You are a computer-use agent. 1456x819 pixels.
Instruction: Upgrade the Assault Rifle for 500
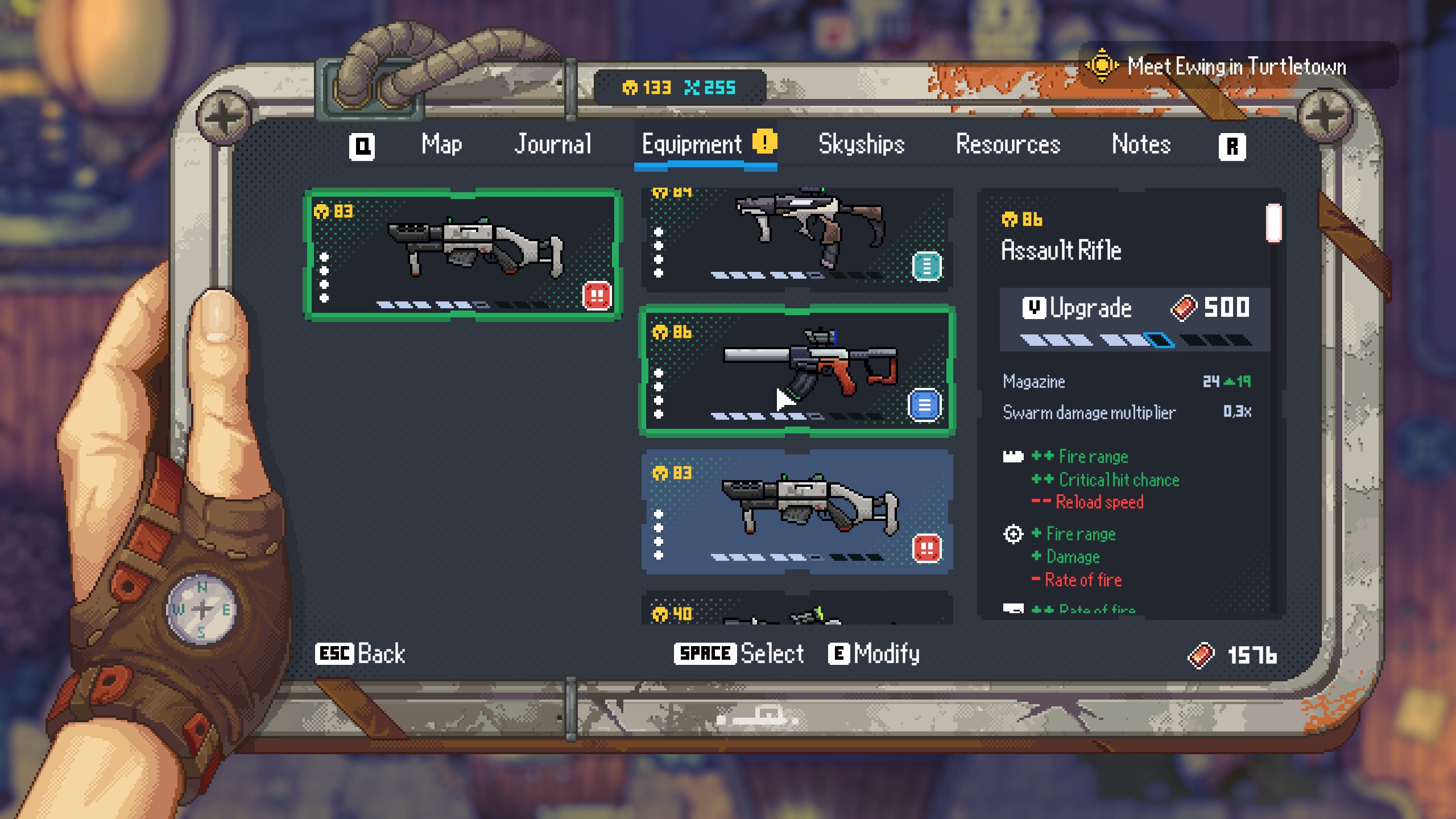click(x=1134, y=308)
